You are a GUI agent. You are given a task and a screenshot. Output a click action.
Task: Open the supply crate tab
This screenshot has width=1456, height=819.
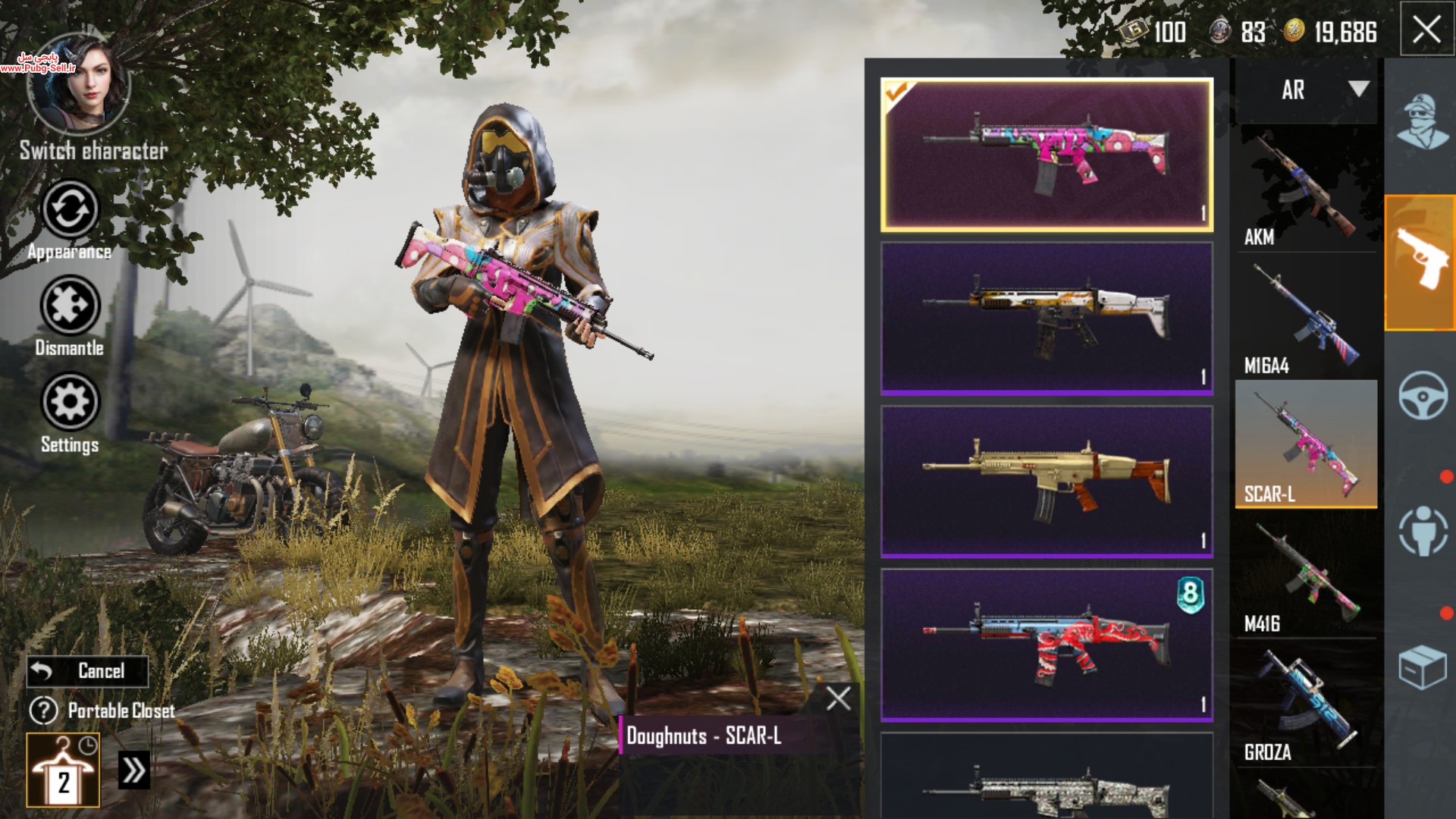1421,667
